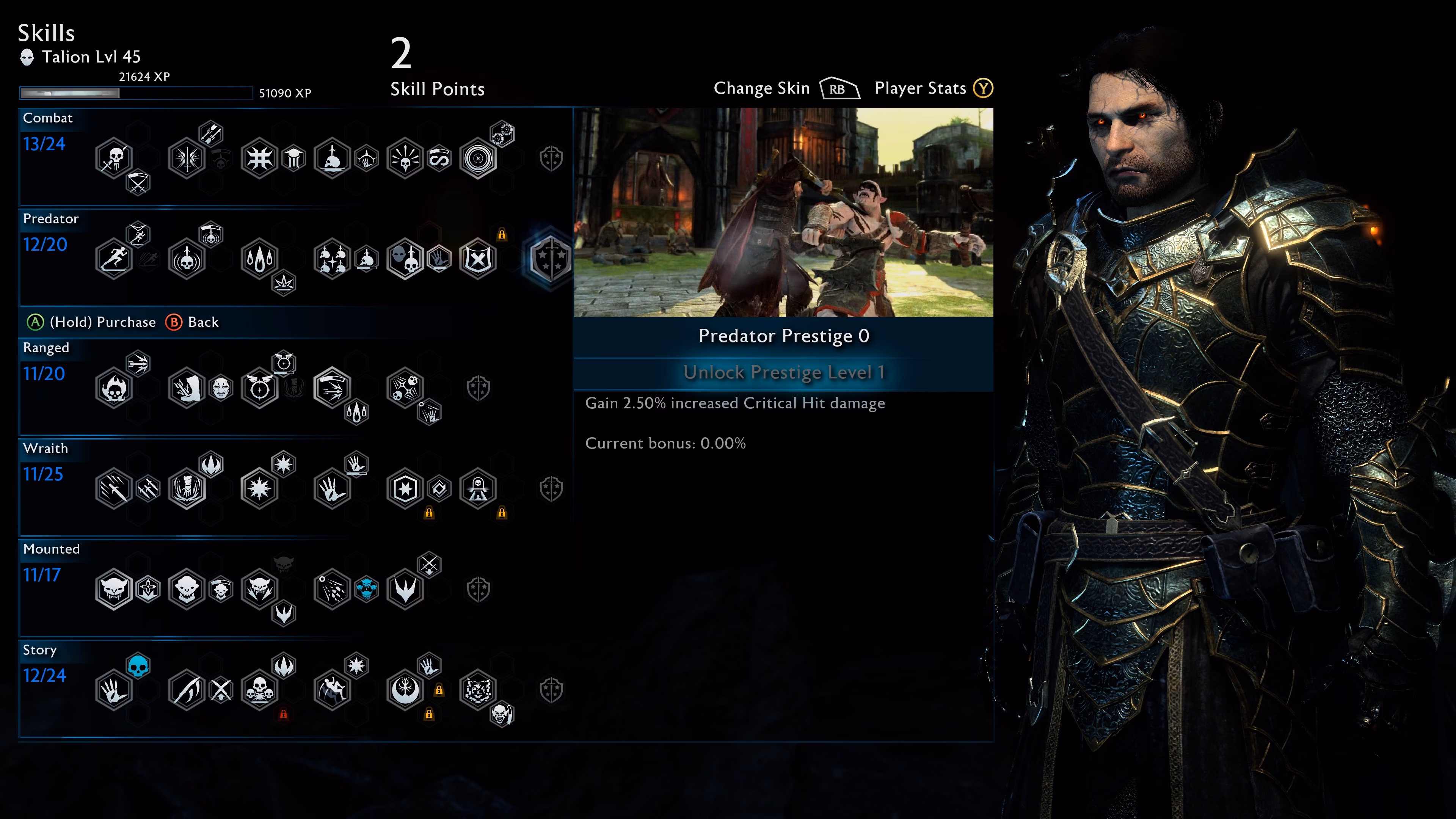Choose the stopwatch Ranged upgrade
Image resolution: width=1456 pixels, height=819 pixels.
pyautogui.click(x=284, y=363)
